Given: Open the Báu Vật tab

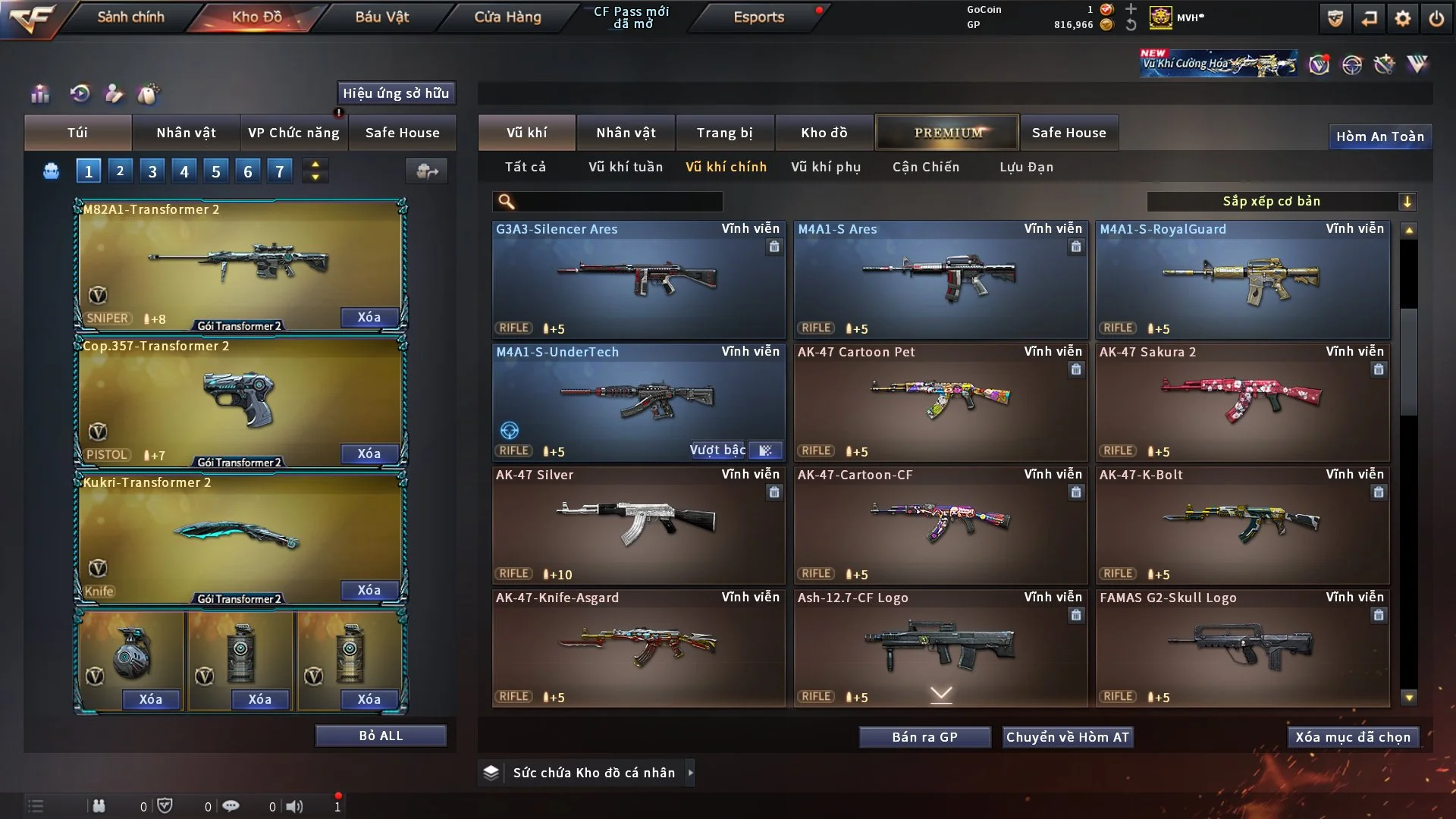Looking at the screenshot, I should 381,17.
